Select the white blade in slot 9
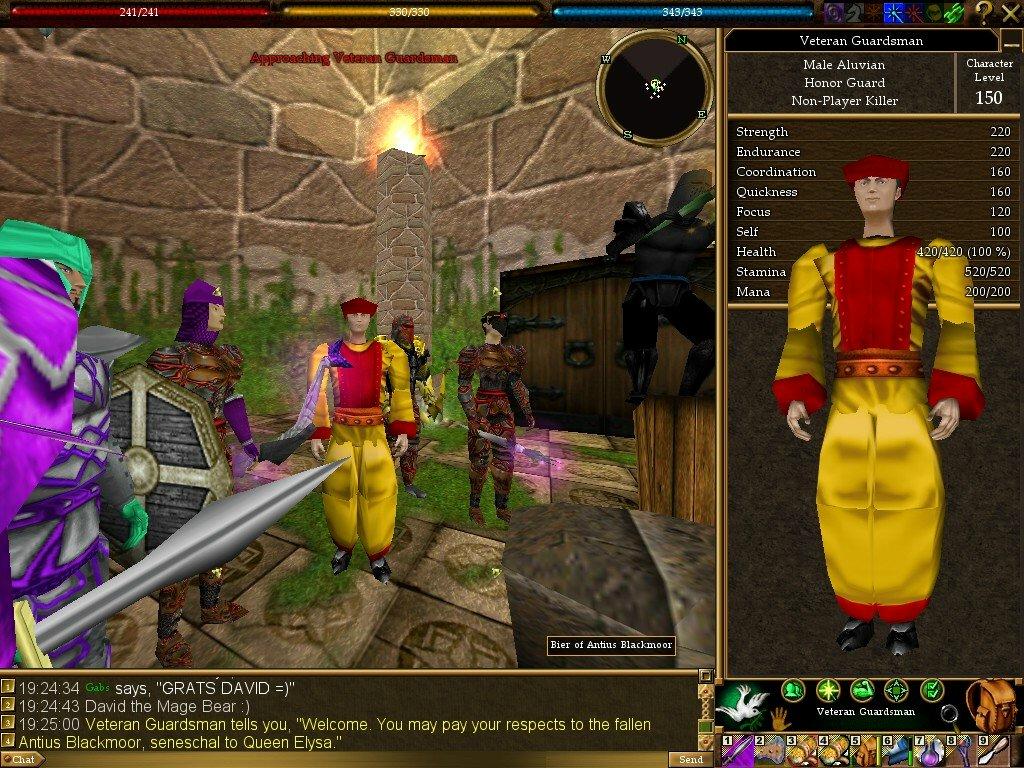1024x768 pixels. click(x=994, y=751)
